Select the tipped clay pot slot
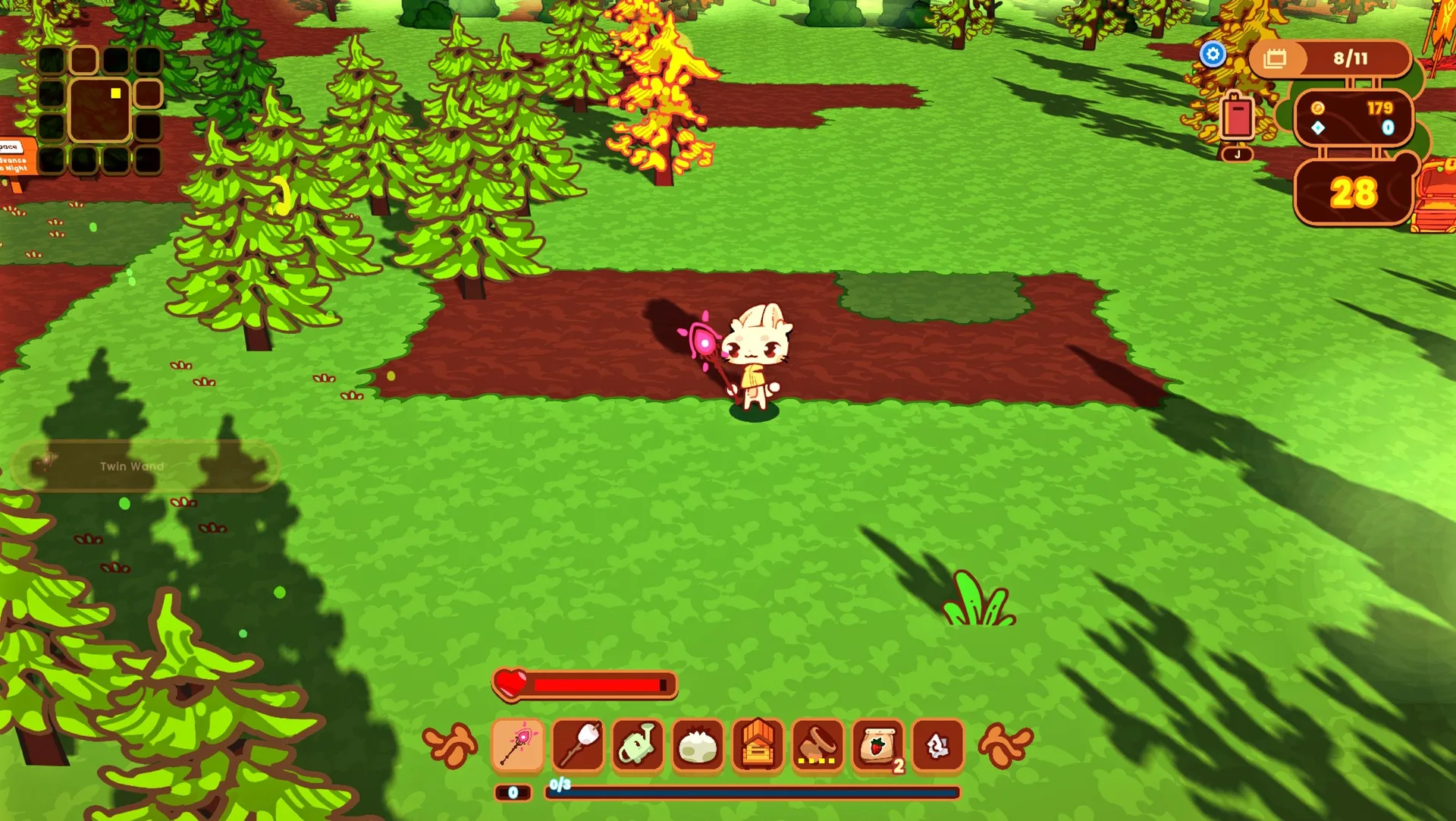Viewport: 1456px width, 821px height. [817, 744]
